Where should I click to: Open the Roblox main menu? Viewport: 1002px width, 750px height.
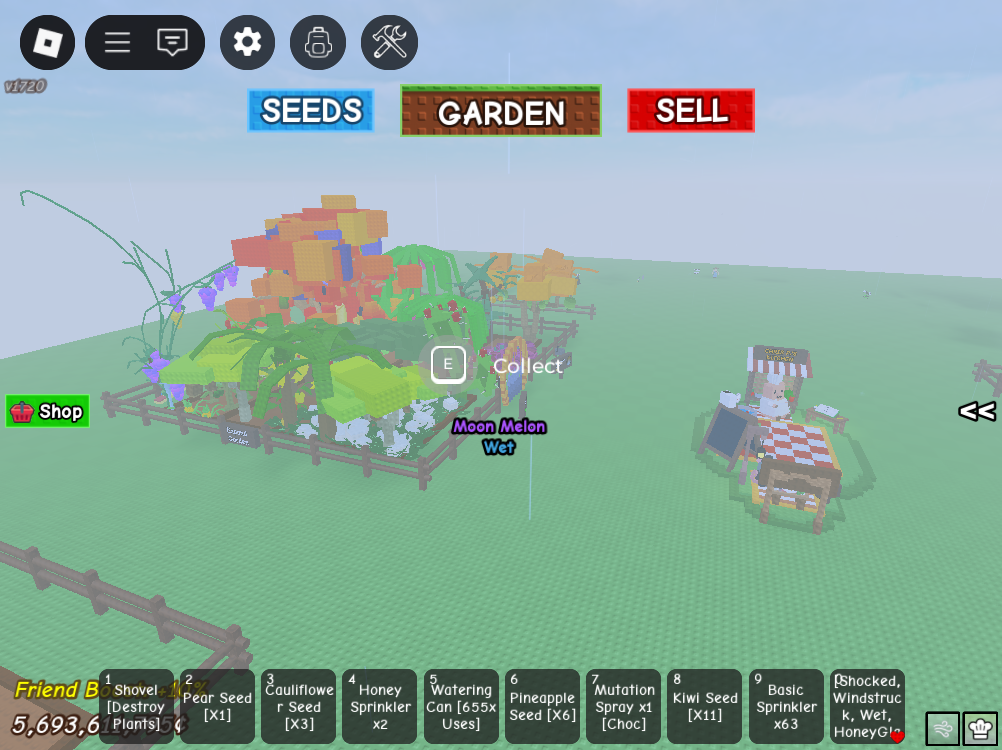47,43
